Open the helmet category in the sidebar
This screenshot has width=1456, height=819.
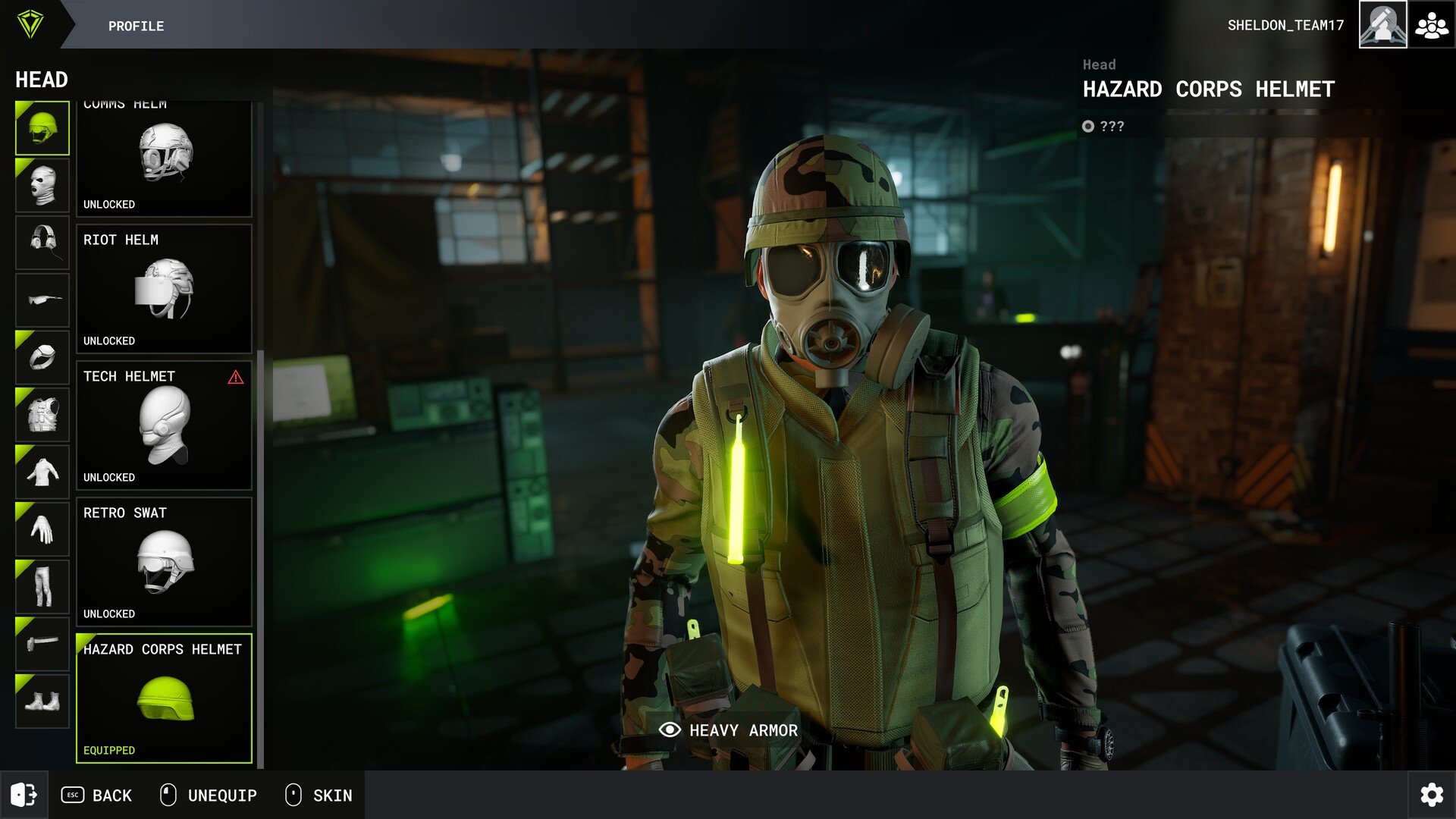click(x=42, y=128)
